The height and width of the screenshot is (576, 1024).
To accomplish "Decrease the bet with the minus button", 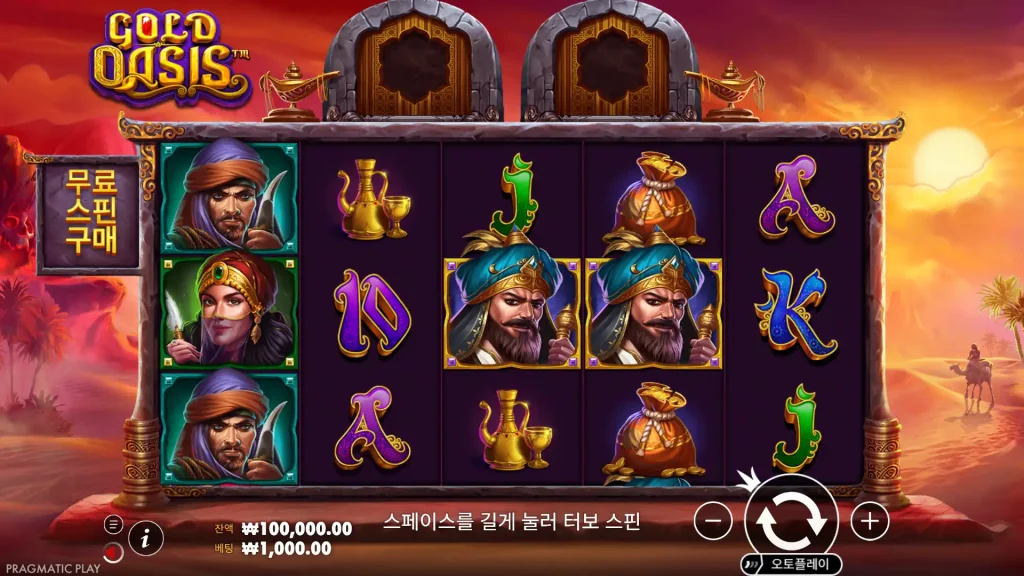I will (713, 520).
